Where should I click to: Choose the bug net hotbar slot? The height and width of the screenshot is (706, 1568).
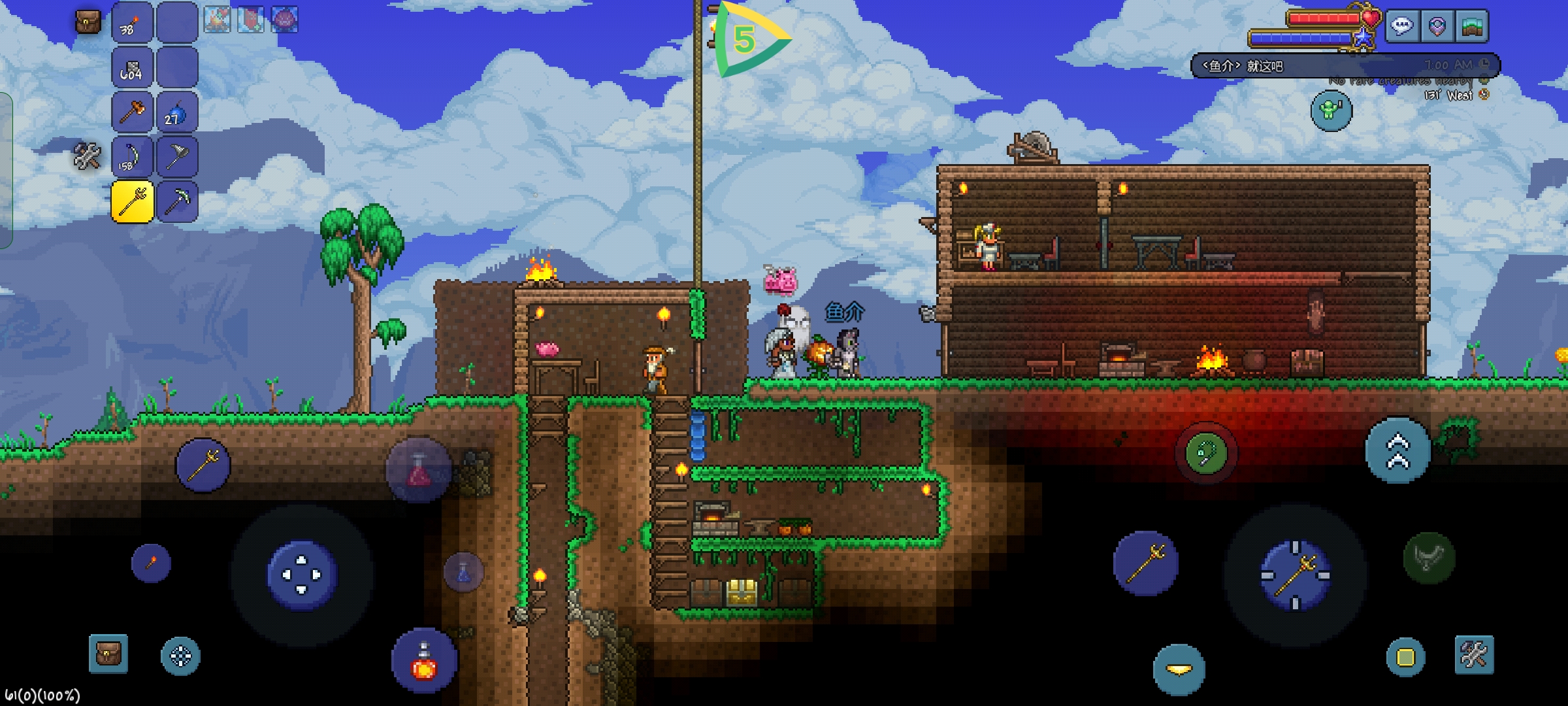point(177,157)
